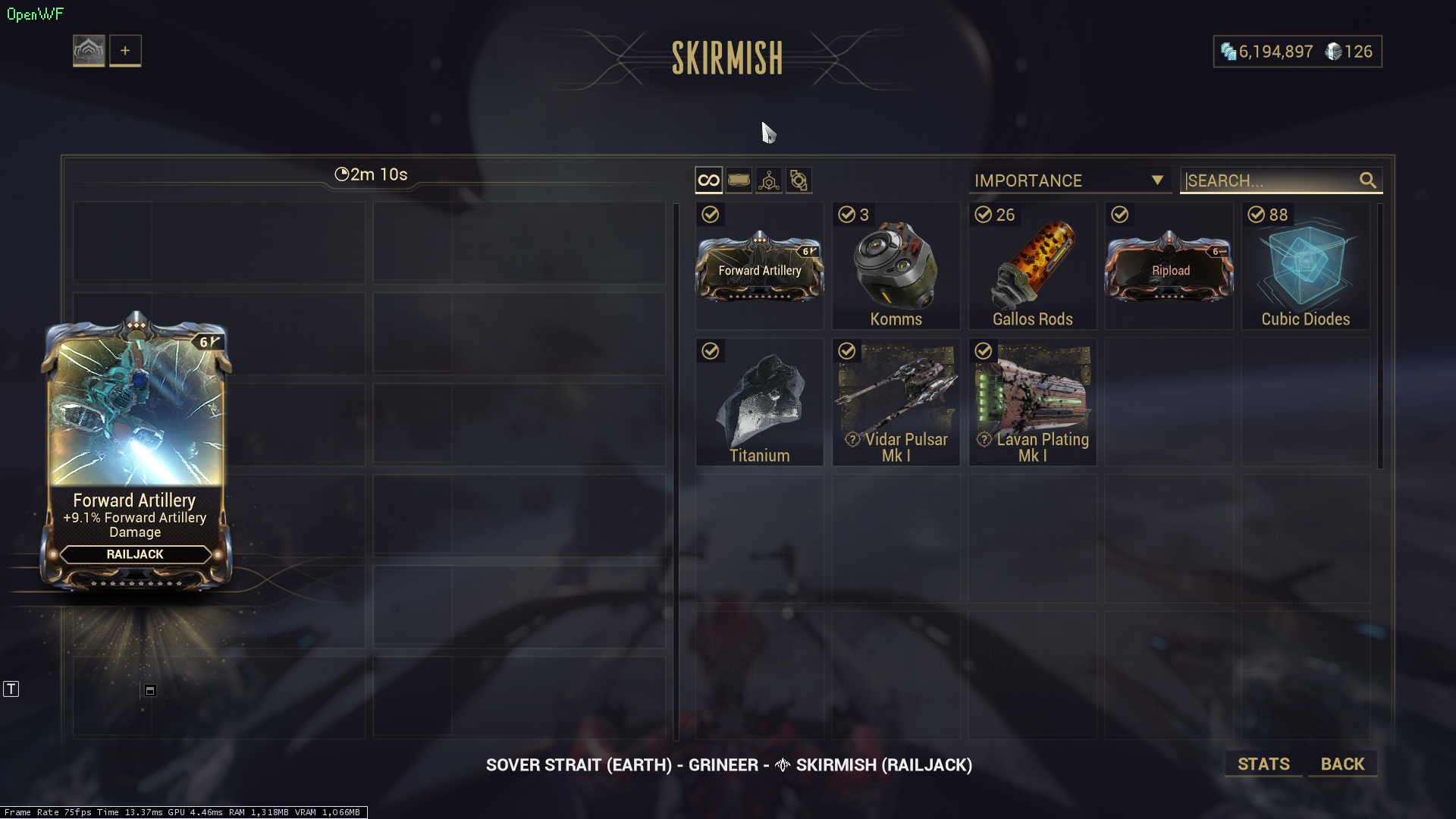Go BACK from mission rewards

coord(1342,764)
